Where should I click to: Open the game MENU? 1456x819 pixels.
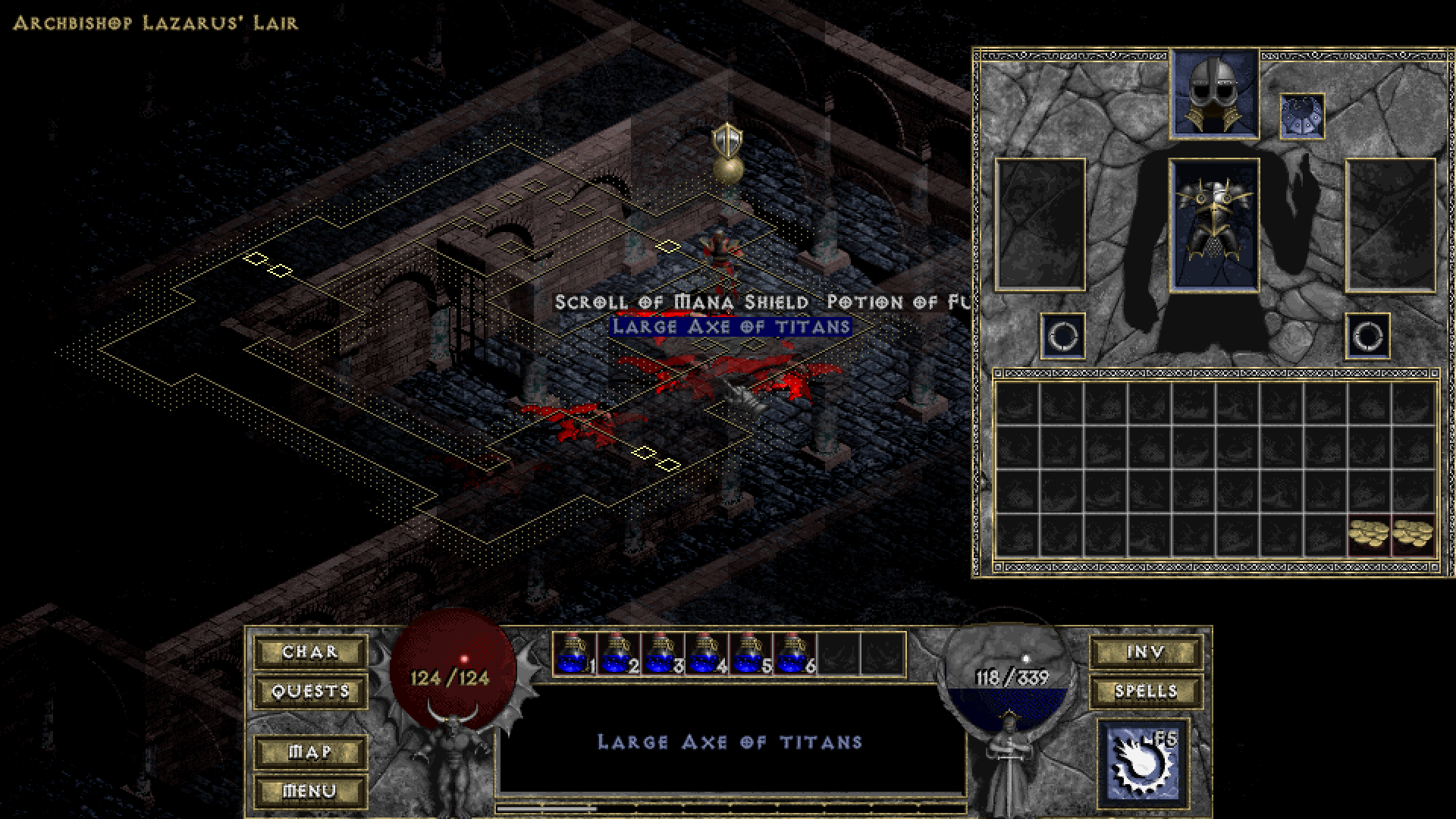click(309, 789)
